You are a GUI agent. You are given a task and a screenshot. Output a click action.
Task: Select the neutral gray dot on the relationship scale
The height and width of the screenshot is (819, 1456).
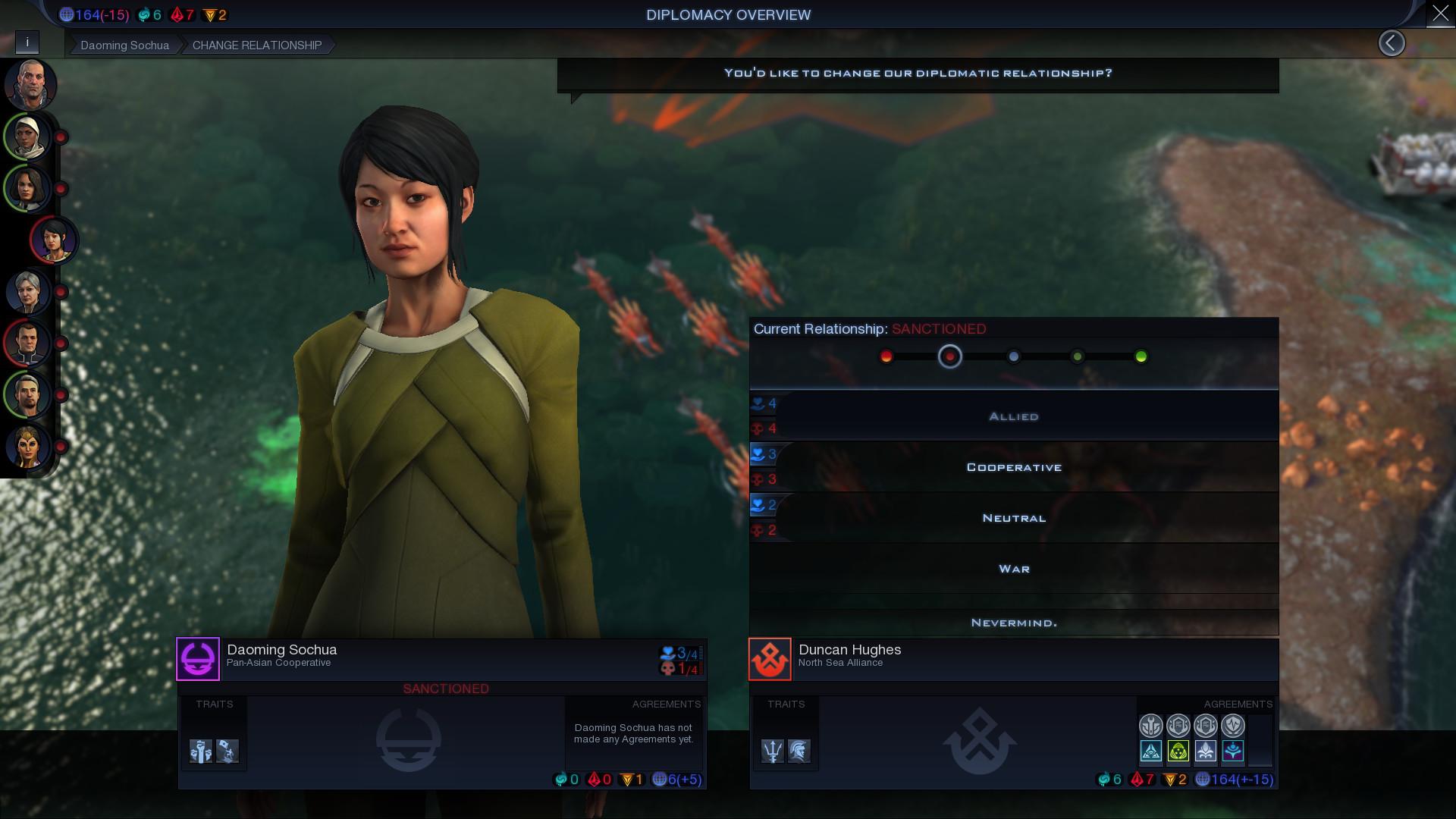point(1015,356)
